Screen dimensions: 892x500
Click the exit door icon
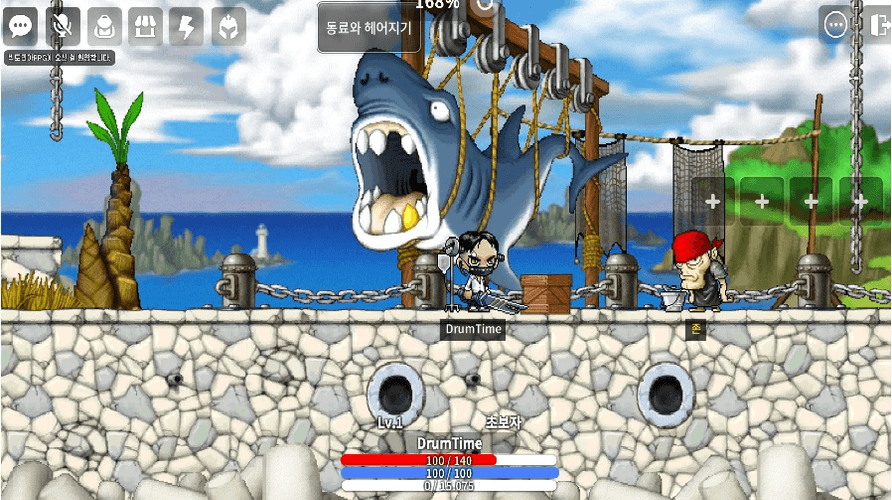[x=879, y=24]
